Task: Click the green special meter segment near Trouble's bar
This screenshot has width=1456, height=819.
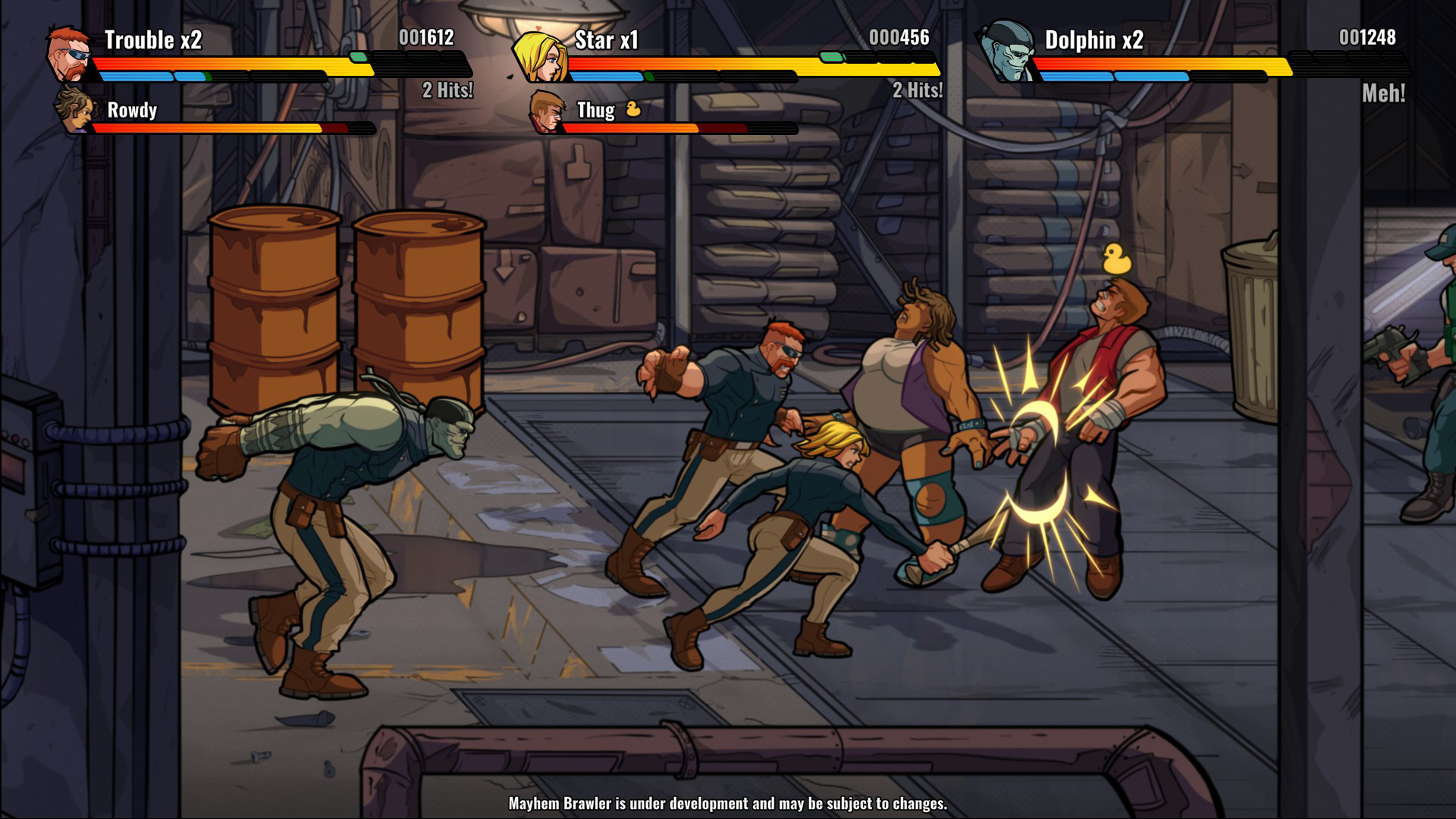Action: pyautogui.click(x=357, y=55)
